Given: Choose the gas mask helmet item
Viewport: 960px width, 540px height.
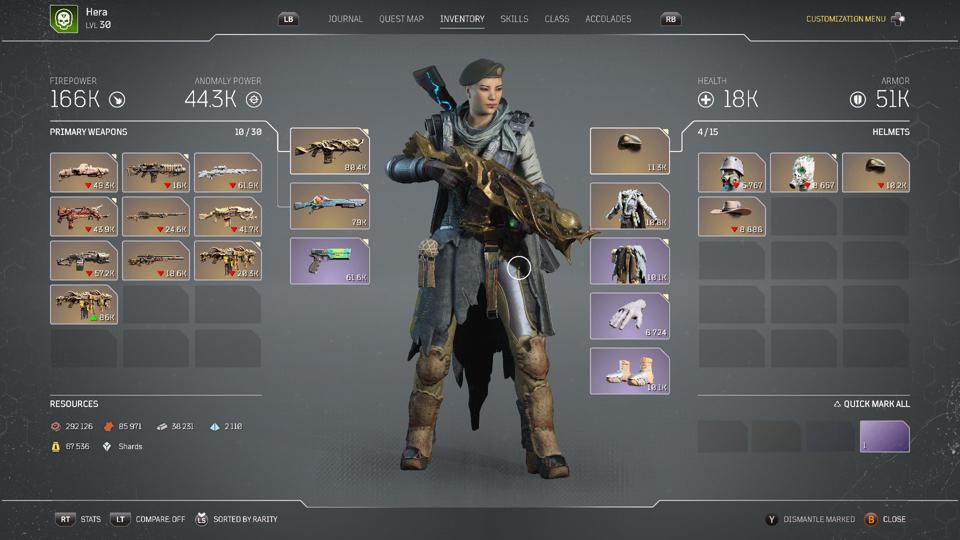Looking at the screenshot, I should coord(732,172).
